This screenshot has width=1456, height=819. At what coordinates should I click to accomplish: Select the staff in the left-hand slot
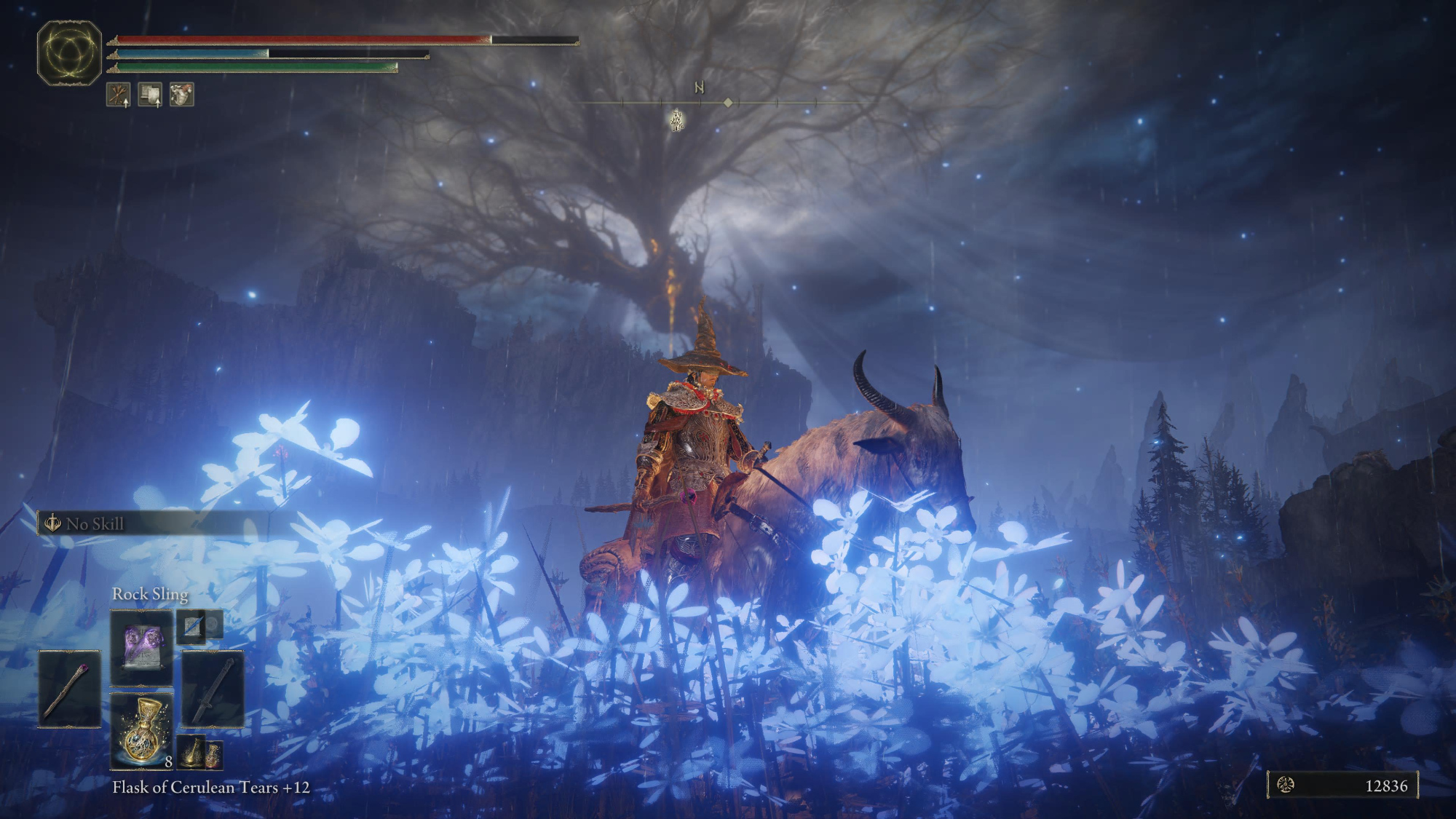[x=69, y=689]
